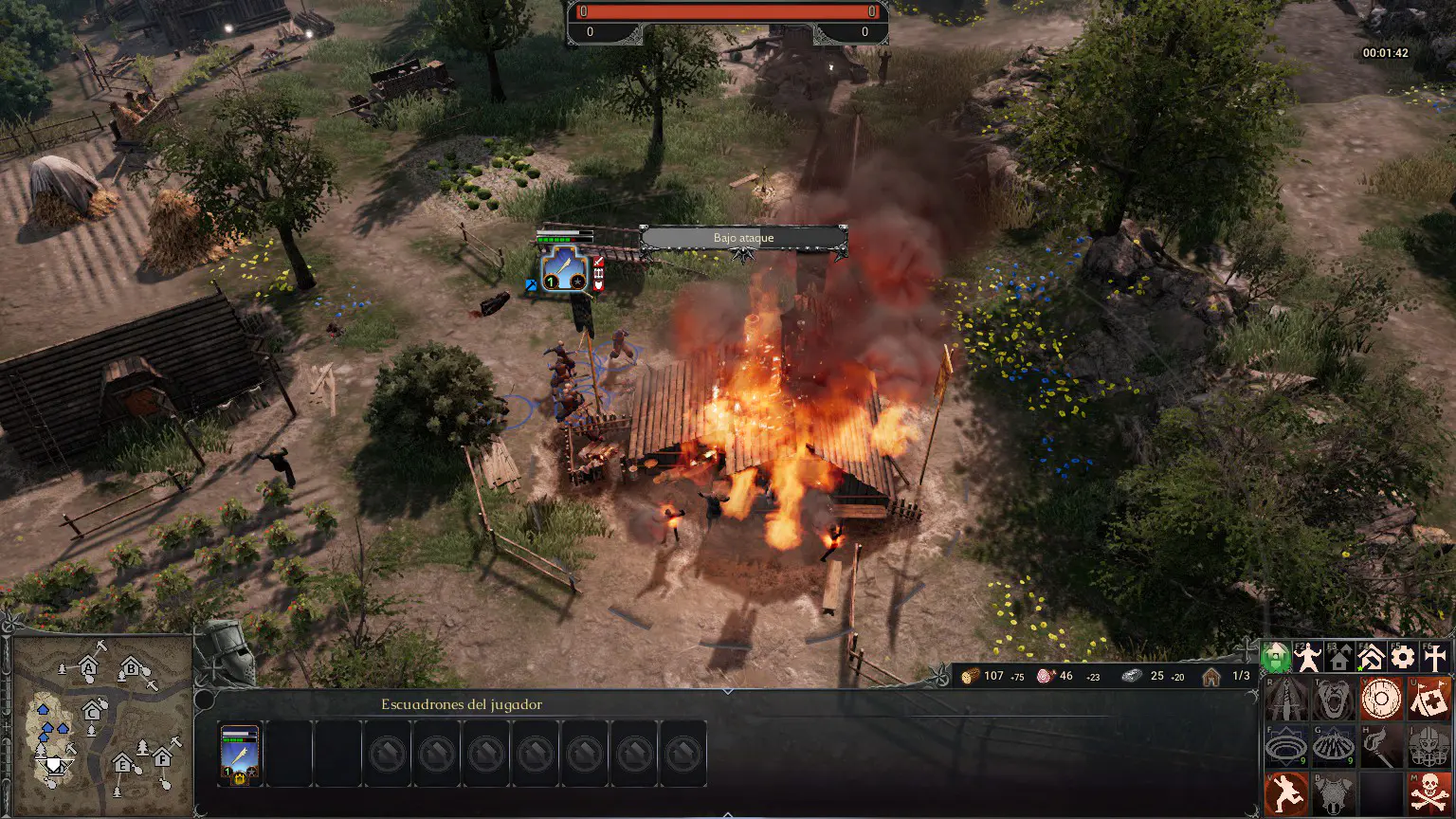Switch to the F6 cross tab
This screenshot has width=1456, height=819.
(1435, 657)
